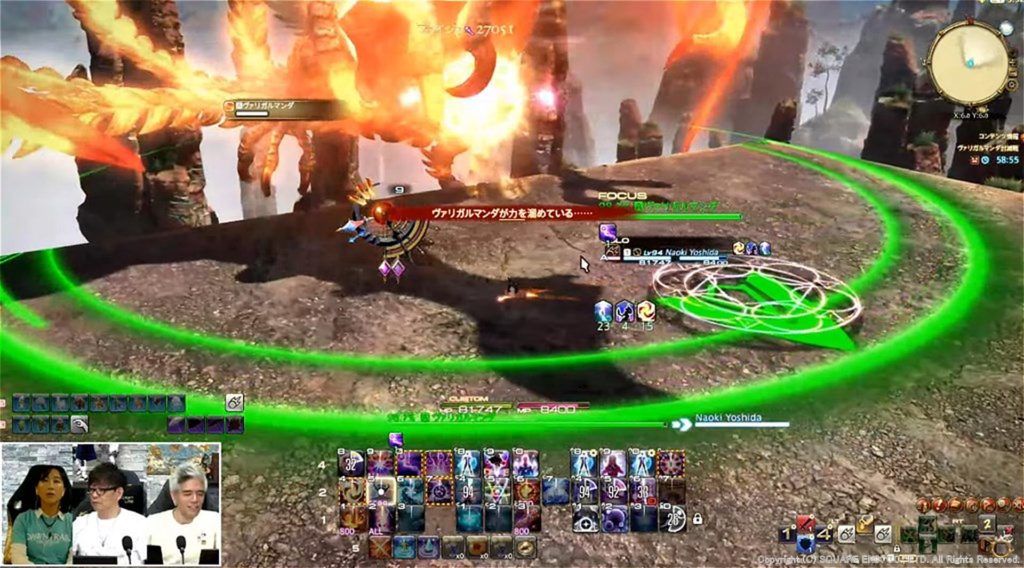Use the gold ring item on bottom hotbar
1024x568 pixels.
coord(525,546)
